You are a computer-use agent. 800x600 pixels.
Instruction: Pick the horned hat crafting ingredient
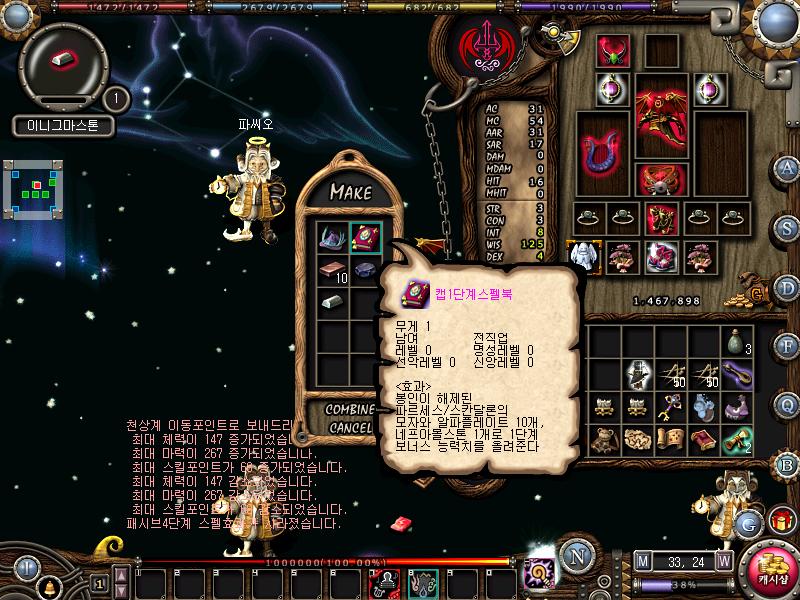[331, 237]
